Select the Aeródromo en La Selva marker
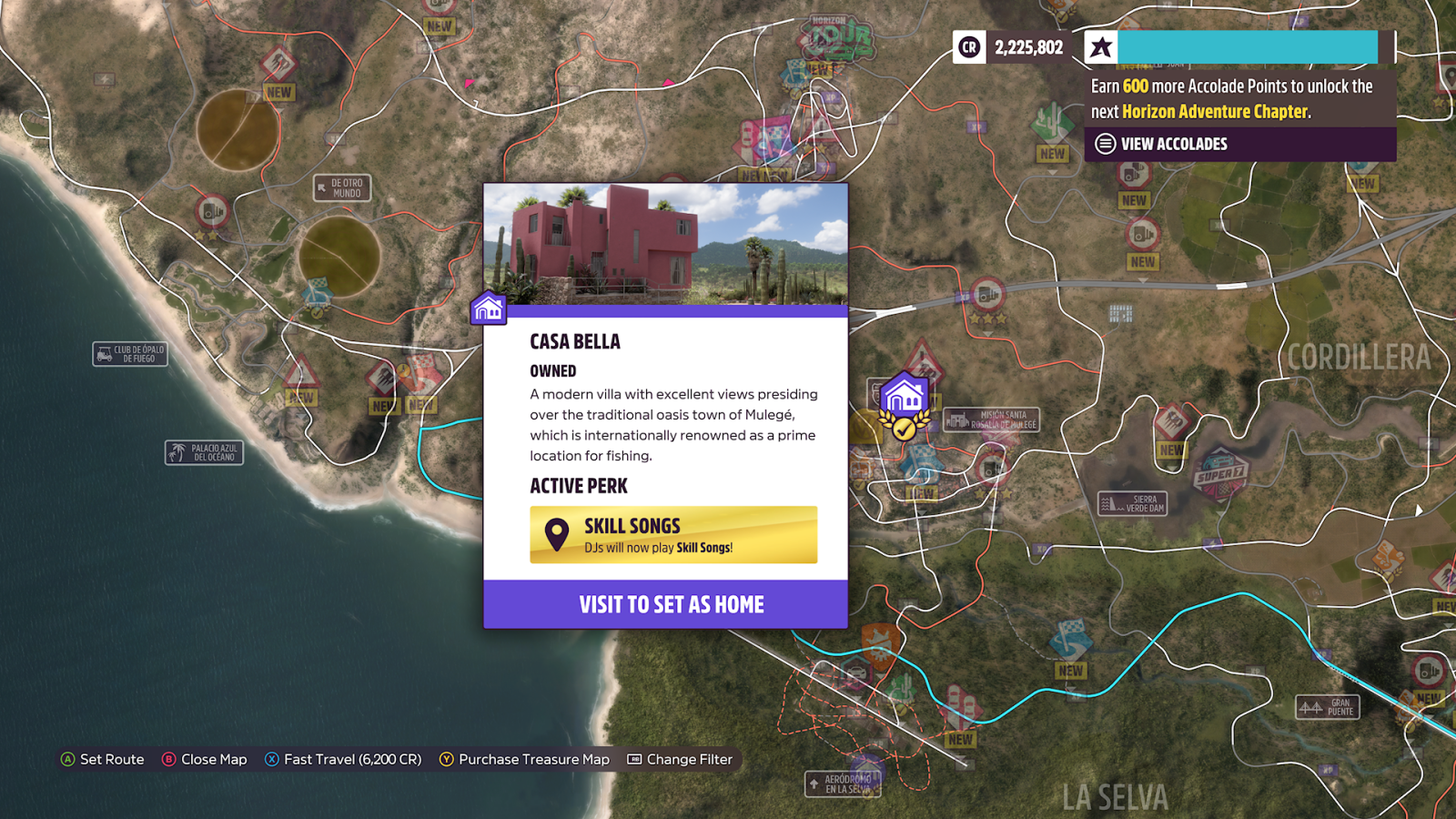Screen dimensions: 1456x819 coord(841,784)
